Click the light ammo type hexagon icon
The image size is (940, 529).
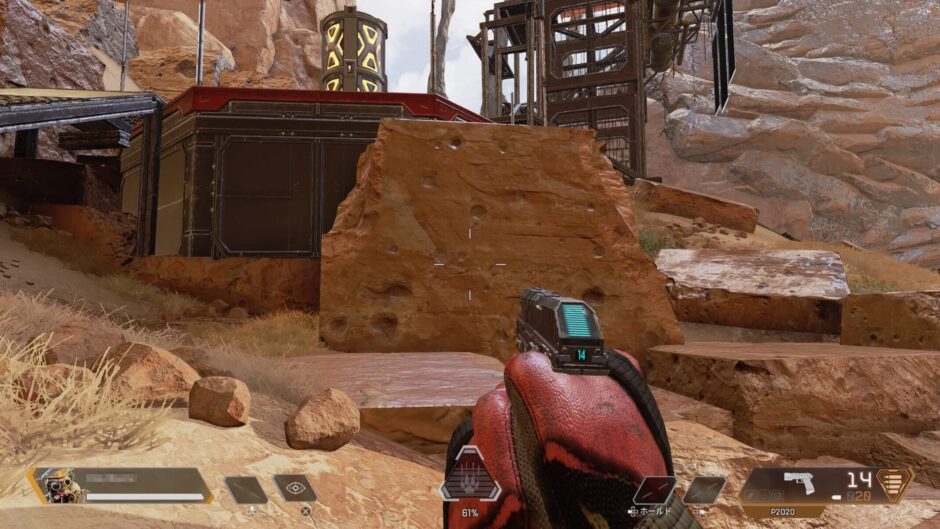(895, 484)
